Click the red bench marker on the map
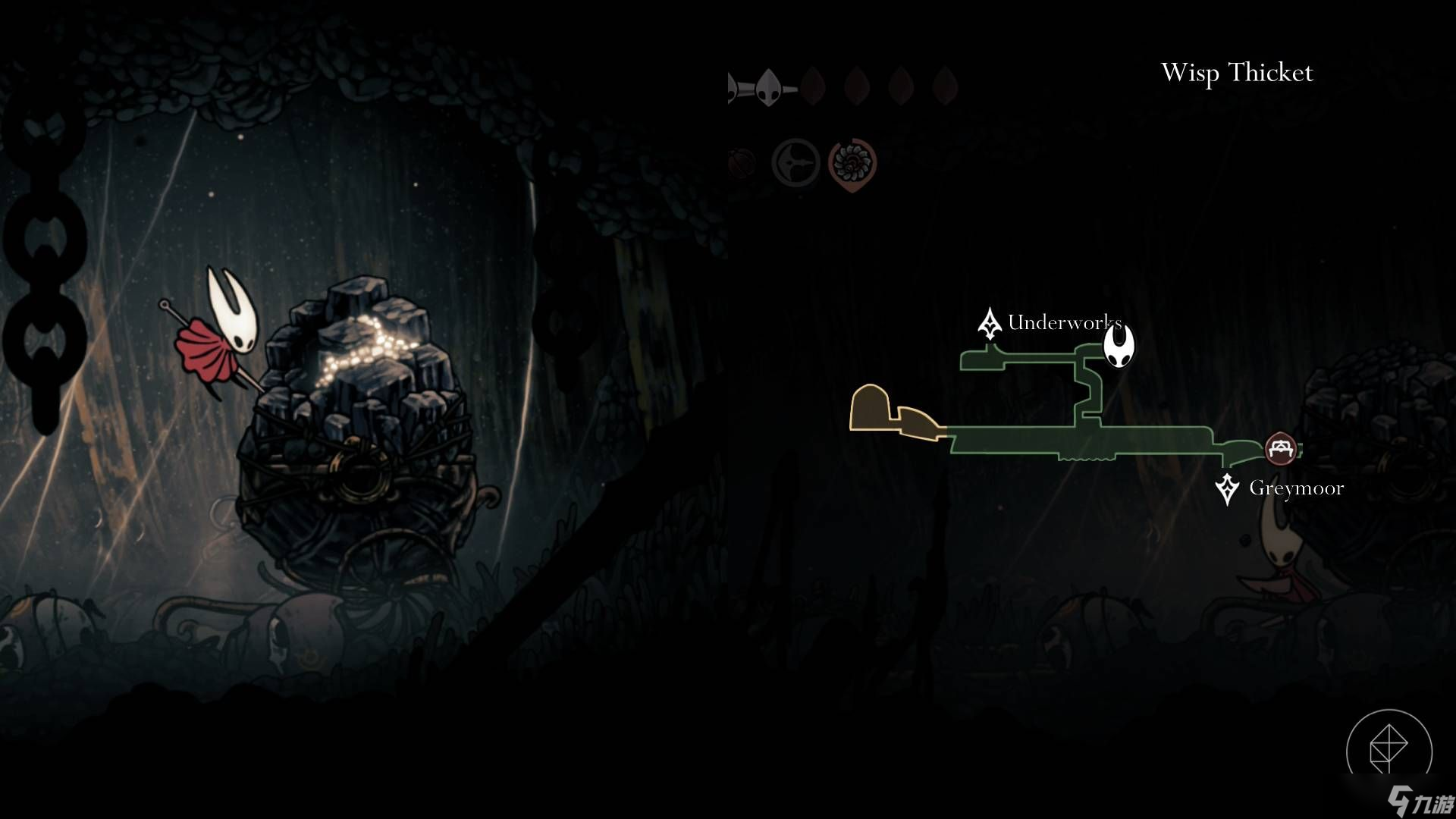 (1281, 448)
